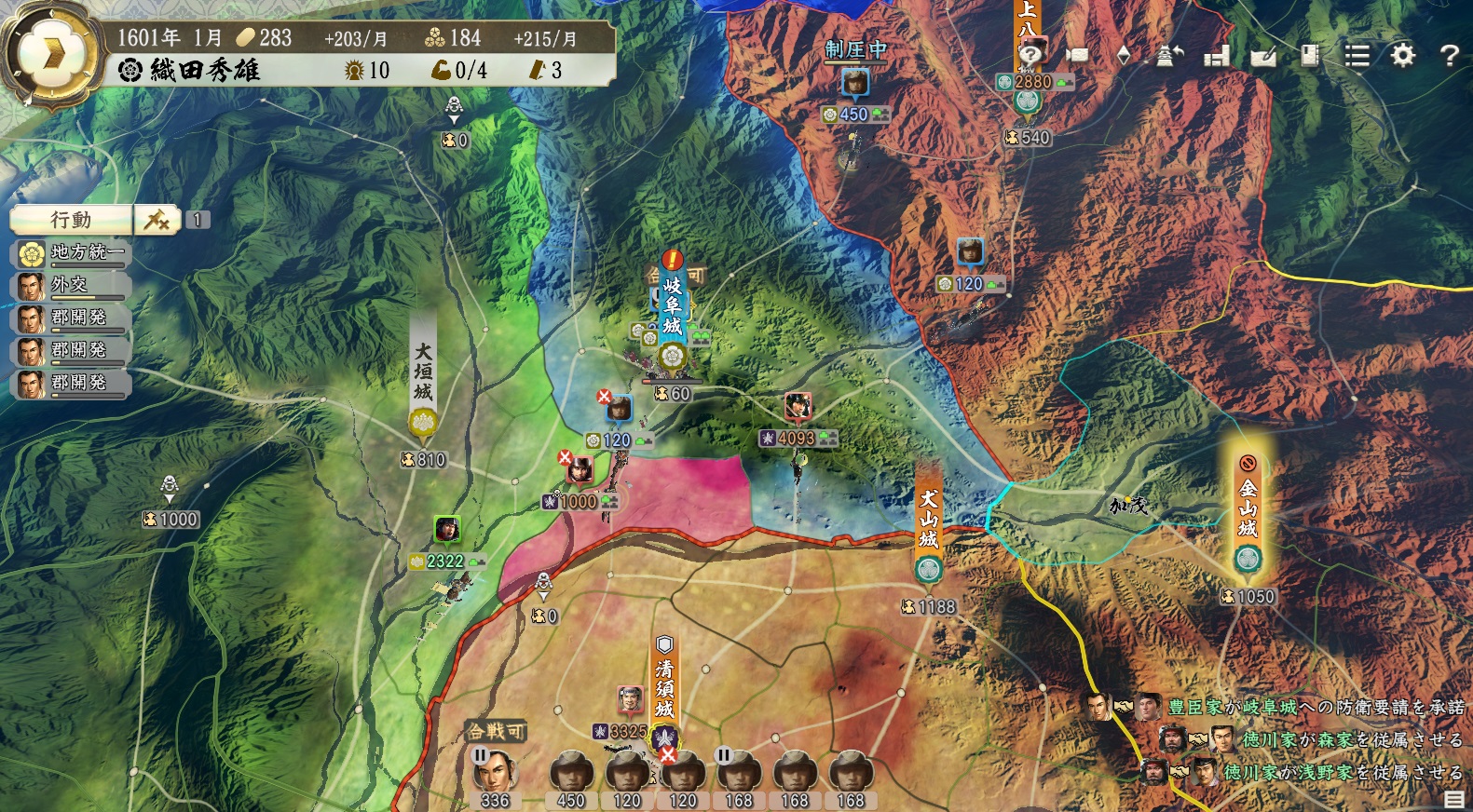Open the notebook icon in toolbar
This screenshot has width=1473, height=812.
click(1310, 56)
